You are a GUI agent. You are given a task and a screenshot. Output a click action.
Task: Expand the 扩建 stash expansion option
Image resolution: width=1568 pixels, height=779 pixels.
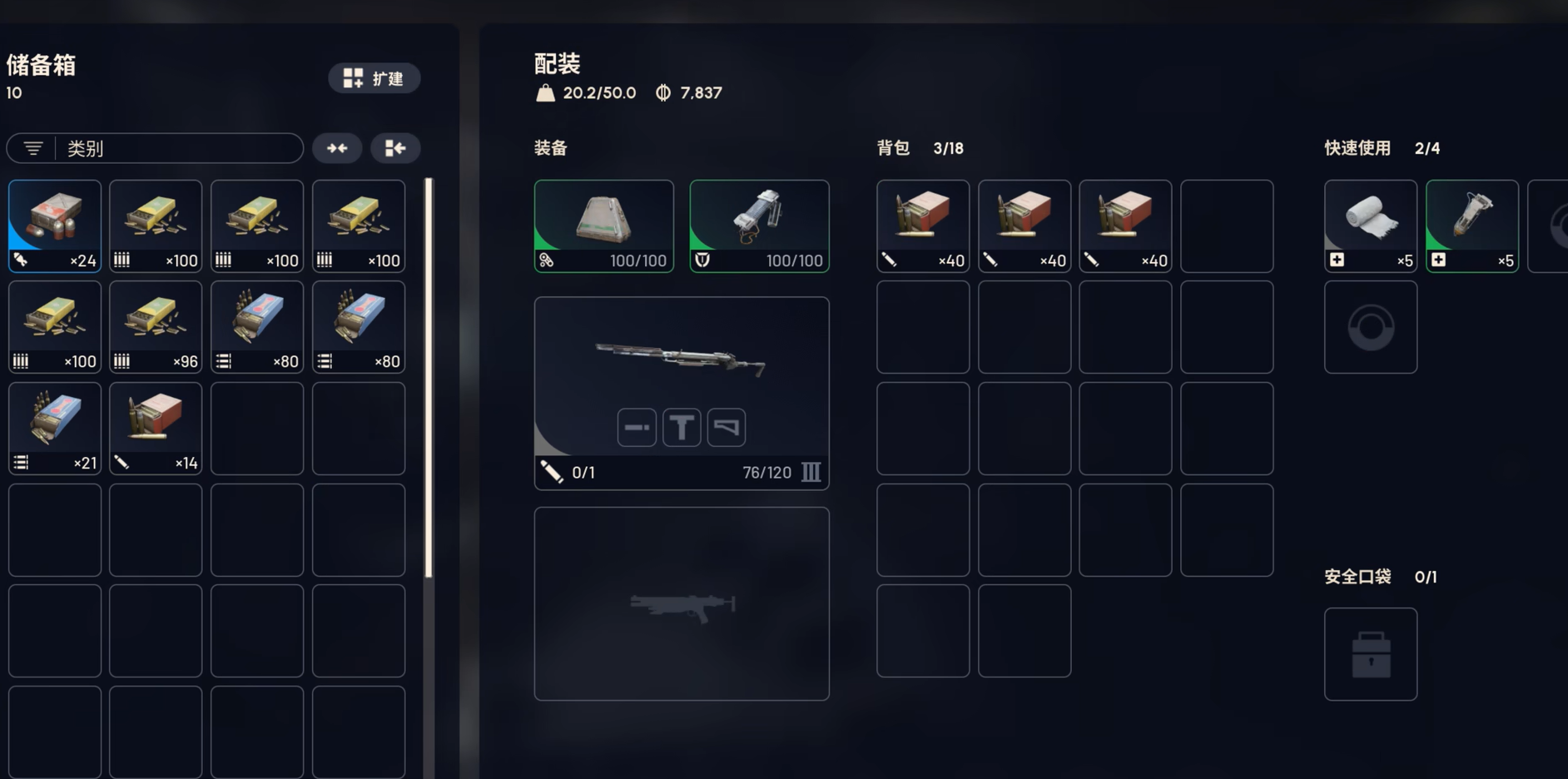pyautogui.click(x=375, y=78)
